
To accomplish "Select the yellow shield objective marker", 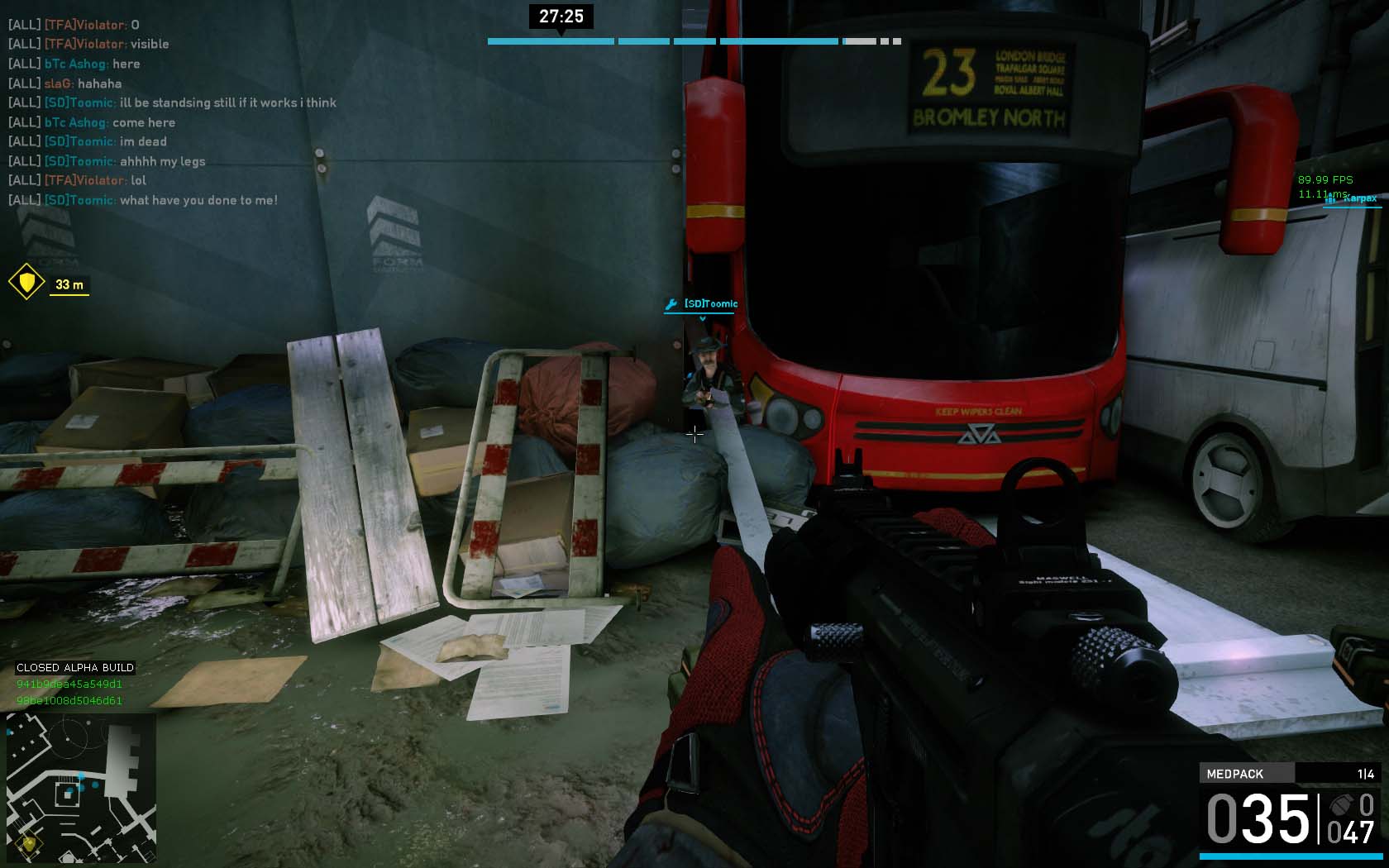I will click(x=26, y=283).
